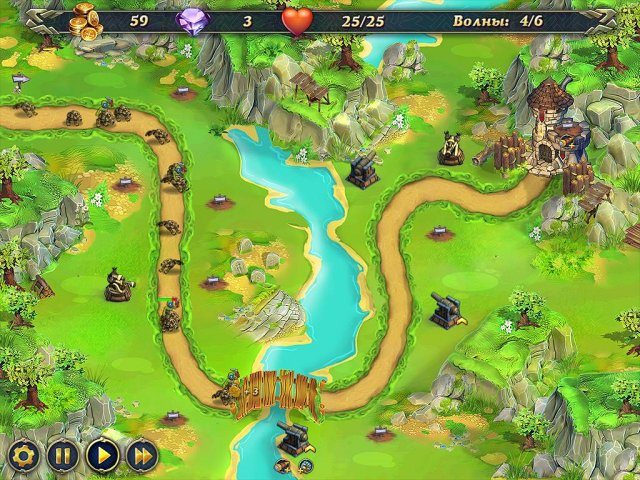The image size is (640, 480).
Task: Click the normal speed play button
Action: [102, 456]
